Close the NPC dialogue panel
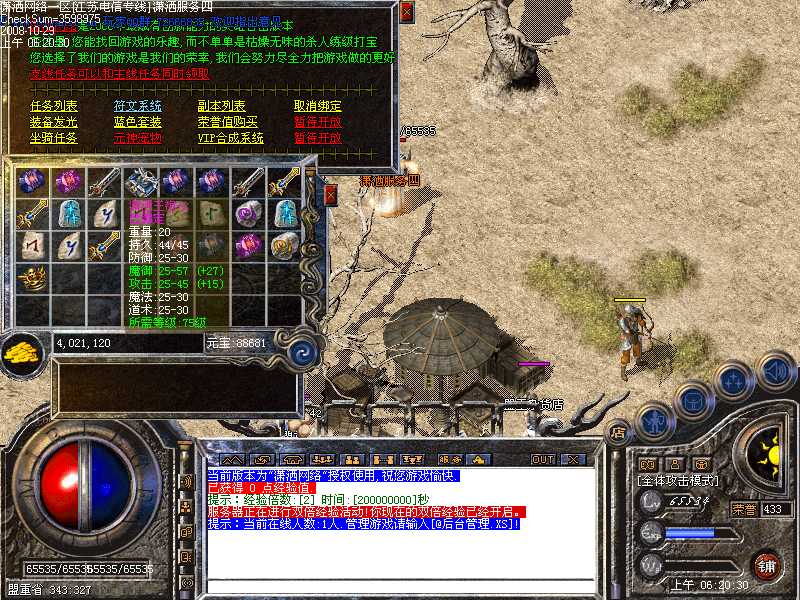Screen dimensions: 800x600 [406, 12]
